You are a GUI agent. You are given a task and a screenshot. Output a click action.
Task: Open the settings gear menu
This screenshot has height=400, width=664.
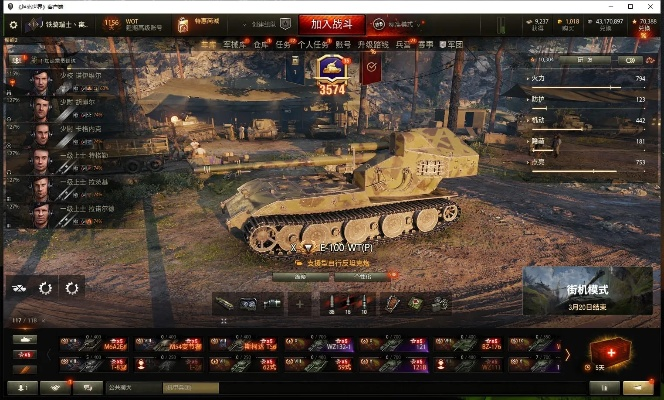[13, 24]
